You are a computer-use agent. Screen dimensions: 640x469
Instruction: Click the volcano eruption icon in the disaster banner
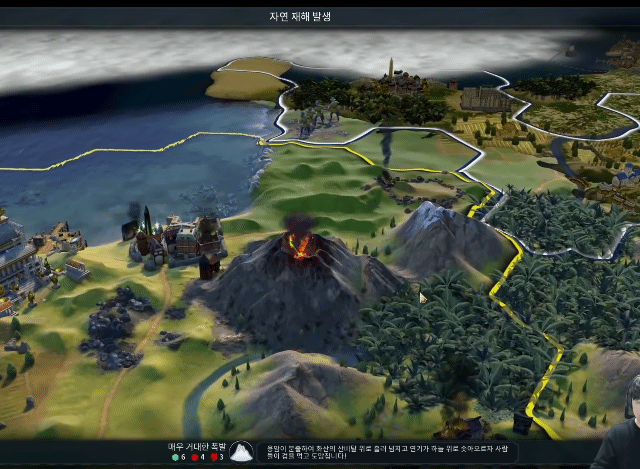pos(241,452)
